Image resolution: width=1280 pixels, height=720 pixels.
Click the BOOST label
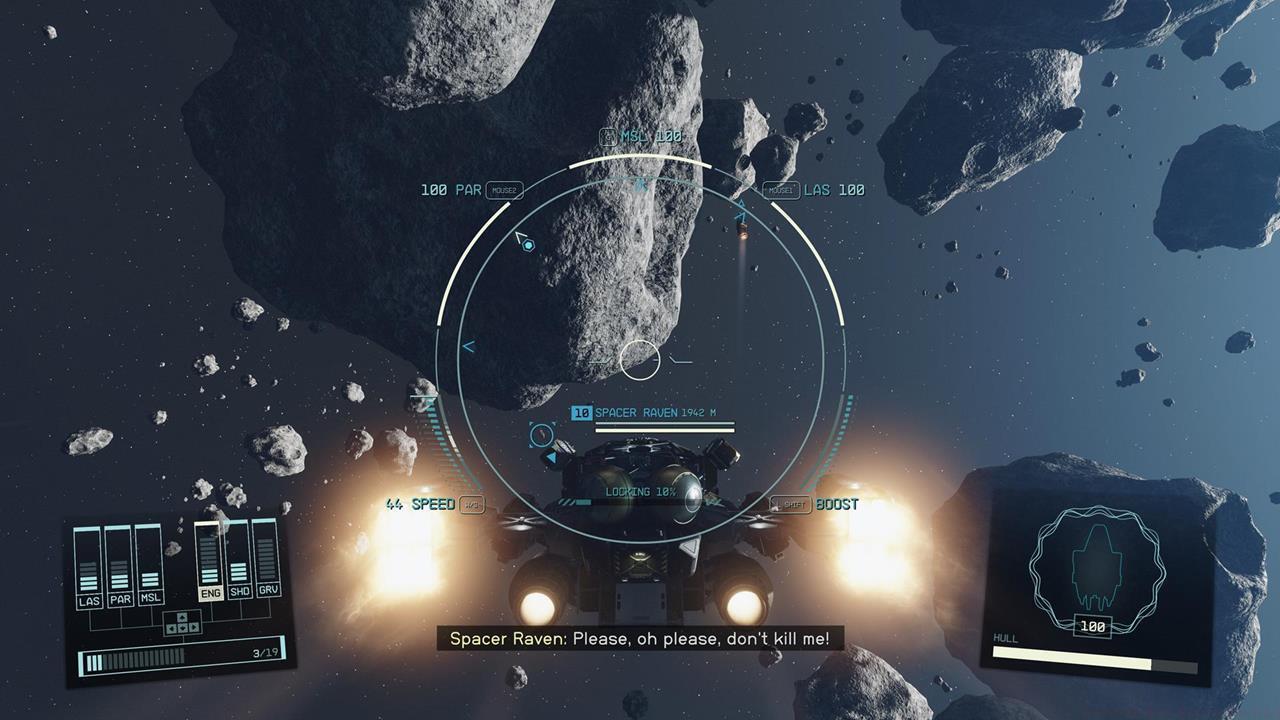click(835, 505)
